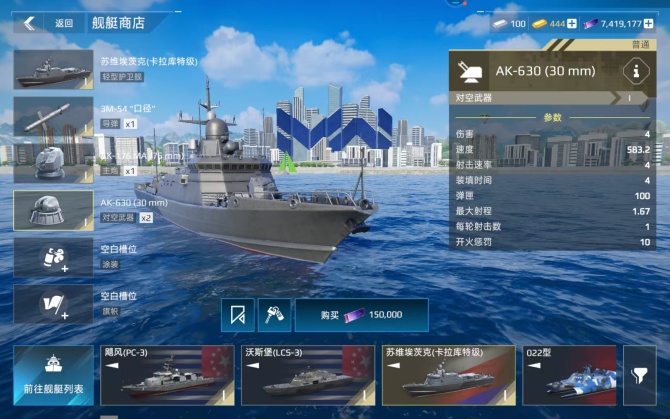Open the empty paint (涂装) slot
Screen dimensions: 670x419
click(x=53, y=257)
